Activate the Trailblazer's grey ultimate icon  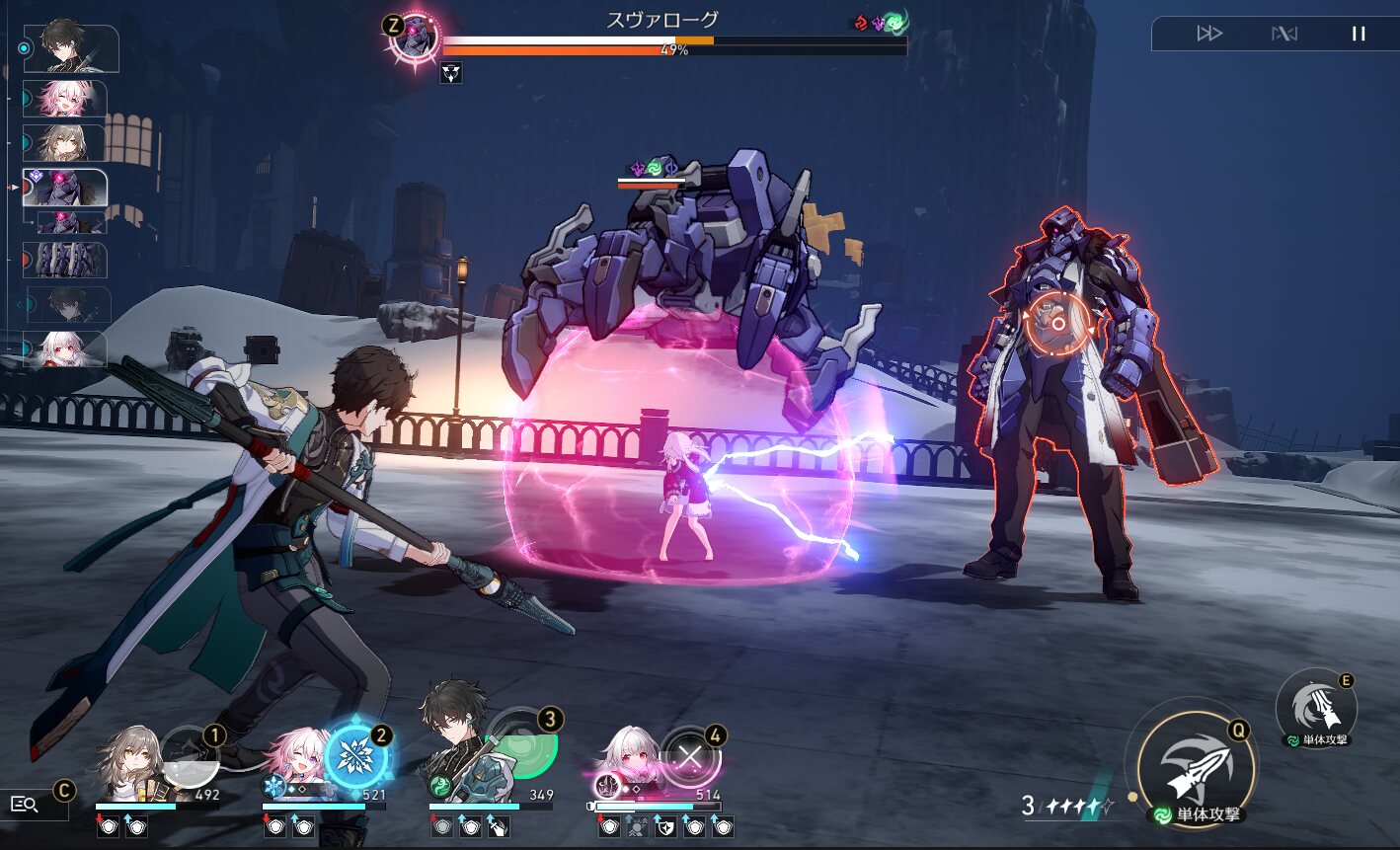(x=189, y=757)
